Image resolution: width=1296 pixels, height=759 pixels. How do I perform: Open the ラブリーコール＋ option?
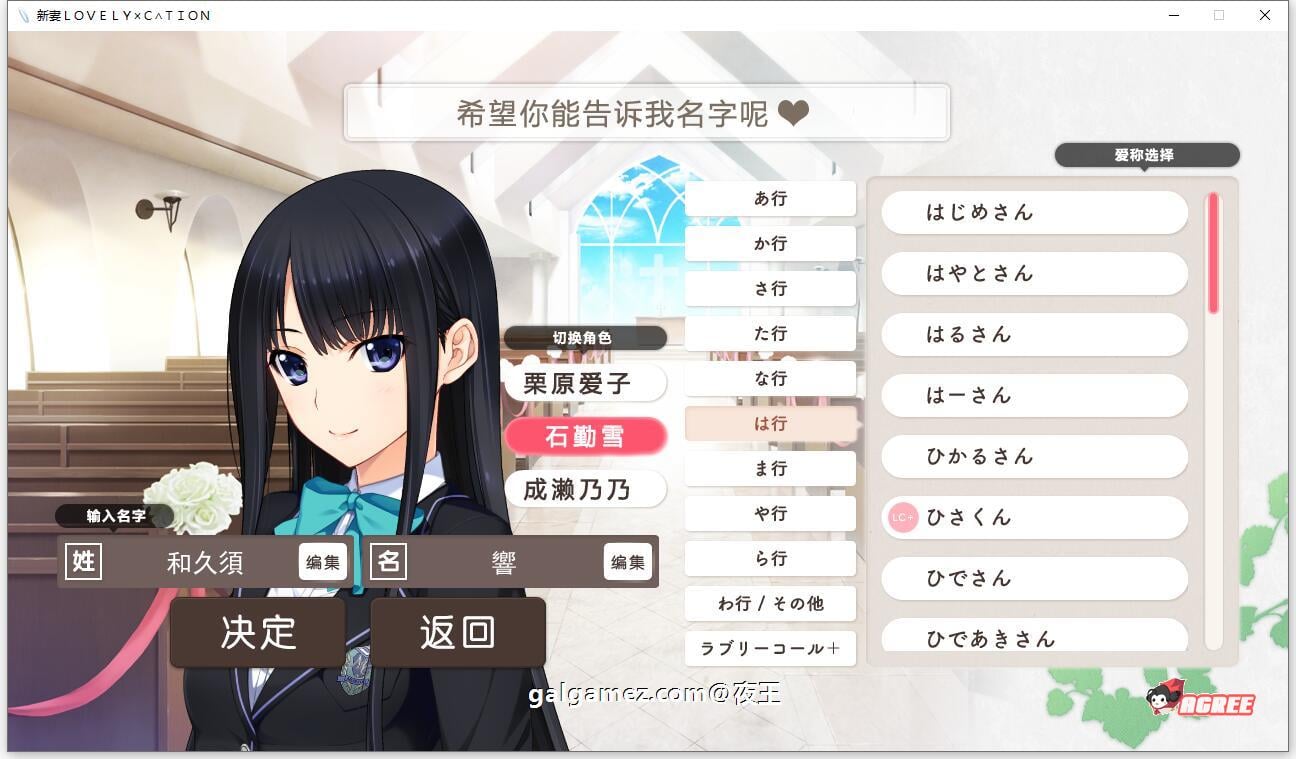click(770, 649)
